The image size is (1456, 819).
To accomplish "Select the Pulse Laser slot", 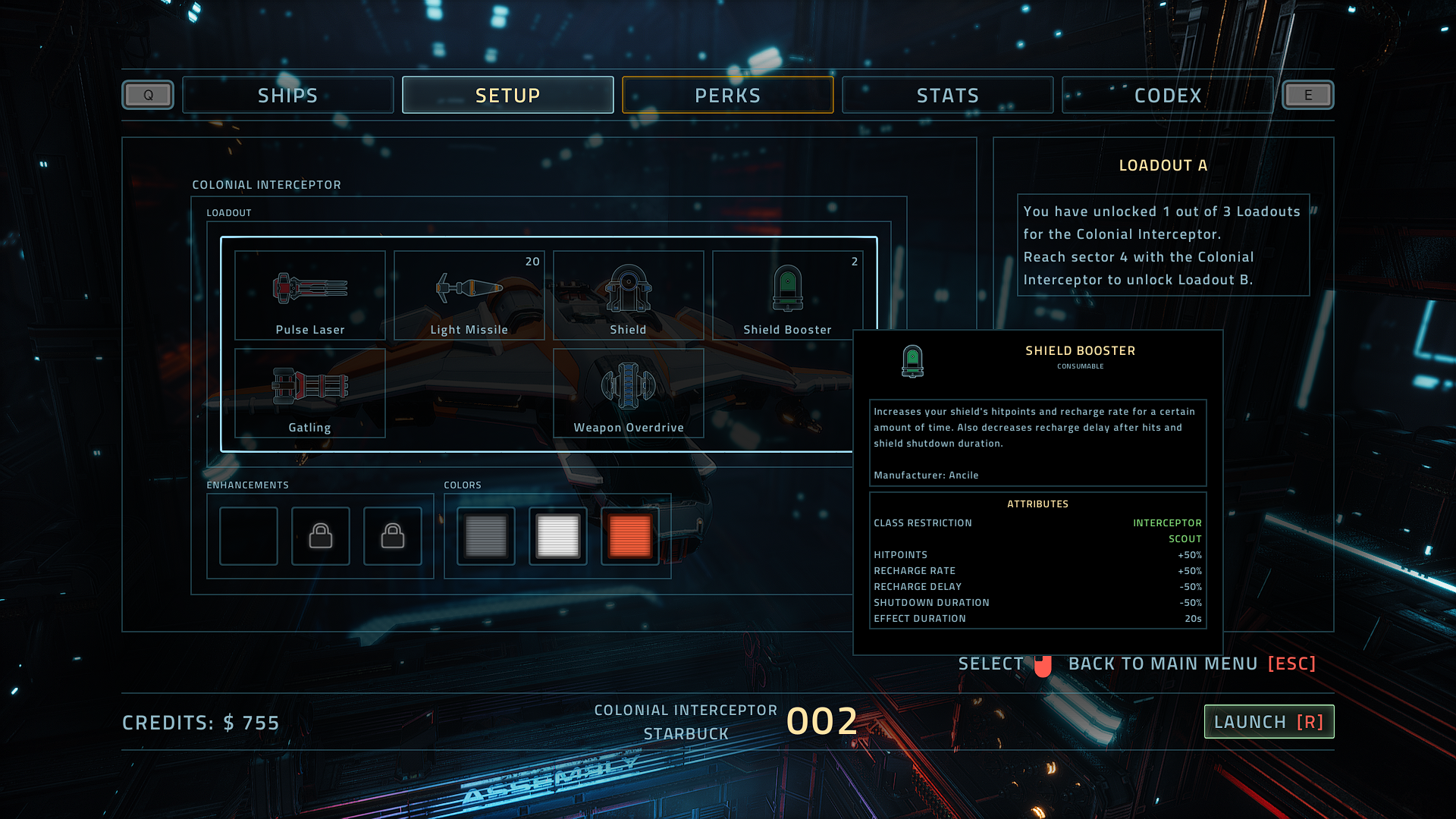I will point(309,295).
